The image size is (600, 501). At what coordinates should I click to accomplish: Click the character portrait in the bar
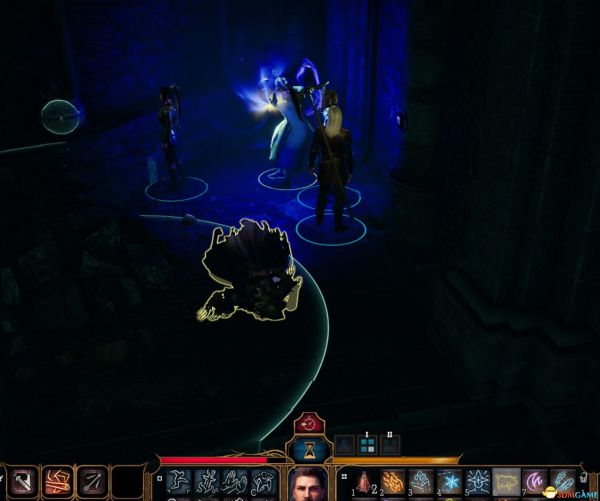coord(308,485)
